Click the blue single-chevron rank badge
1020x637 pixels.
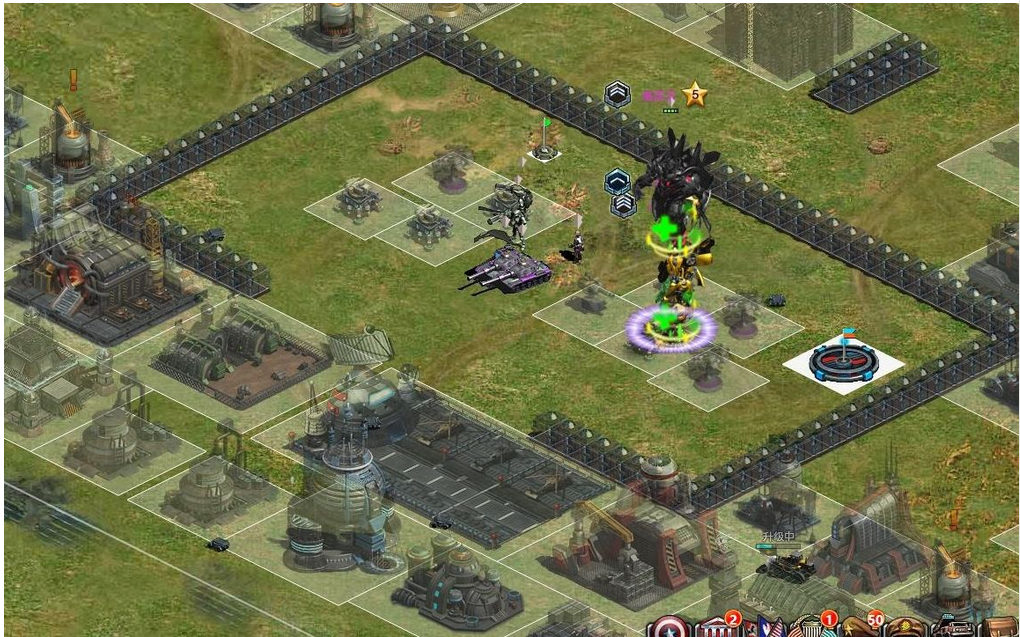pyautogui.click(x=616, y=181)
